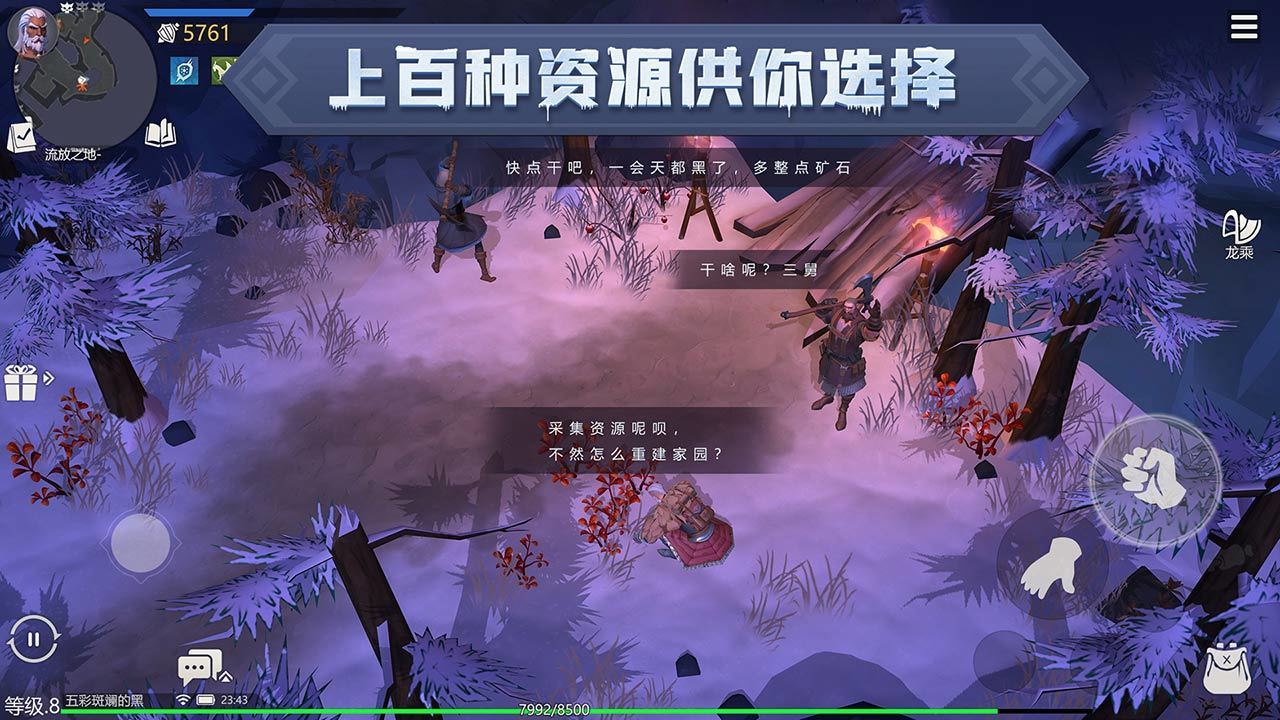Screen dimensions: 1280x720
Task: Select player name 五彩斑斓的黑
Action: tap(103, 700)
